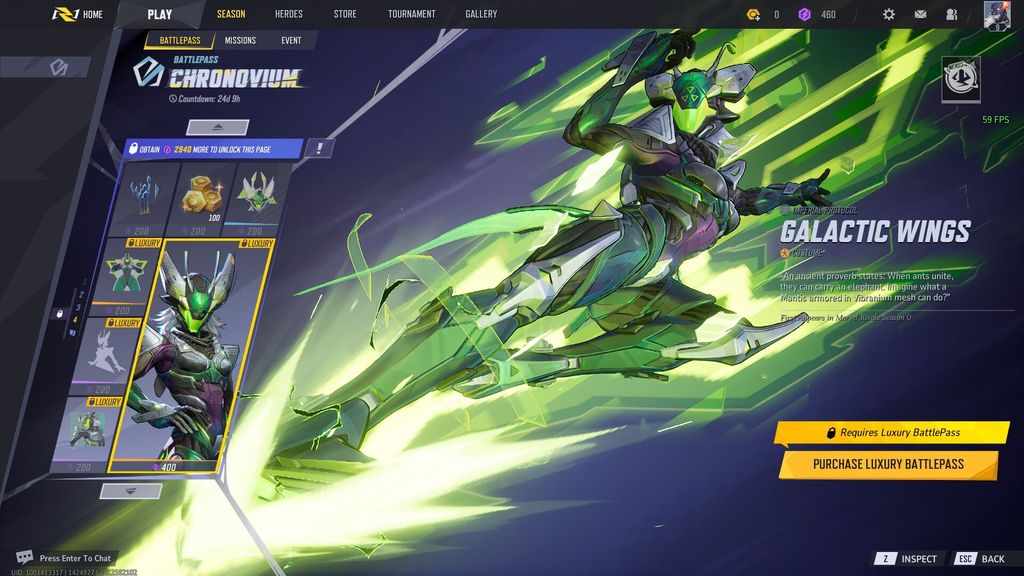The width and height of the screenshot is (1024, 576).
Task: Open settings via the gear icon
Action: point(889,14)
